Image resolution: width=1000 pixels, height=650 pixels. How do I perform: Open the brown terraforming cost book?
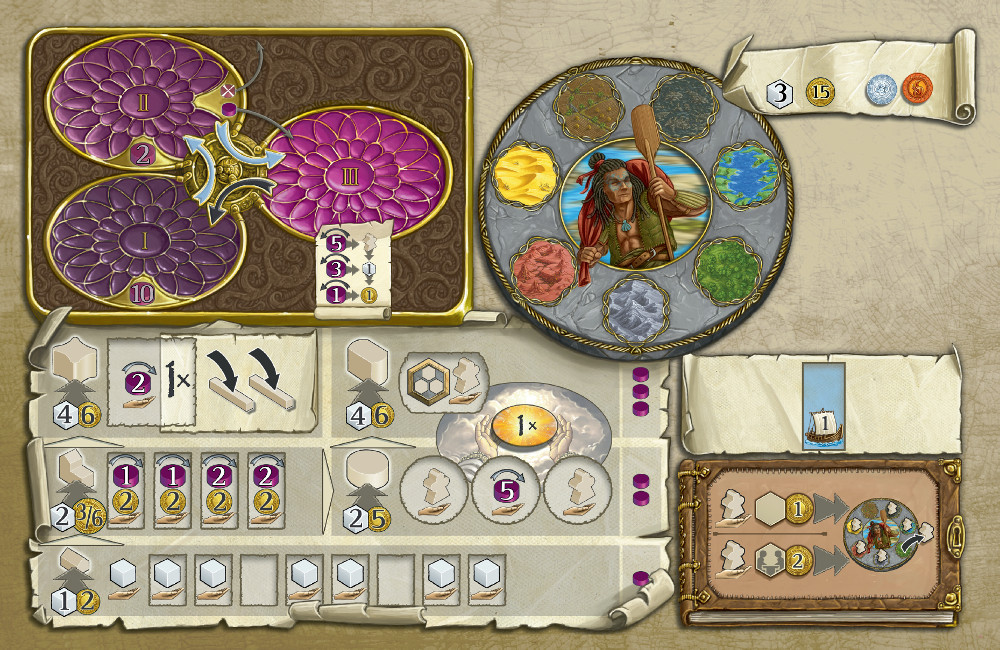820,541
